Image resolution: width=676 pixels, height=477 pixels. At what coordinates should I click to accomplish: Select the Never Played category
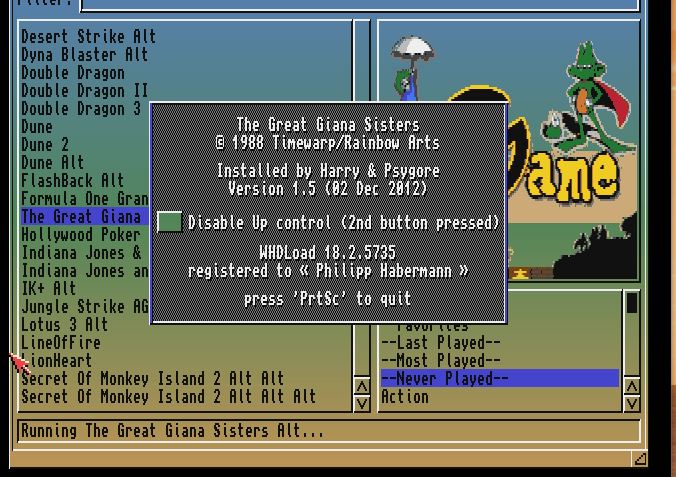click(444, 379)
